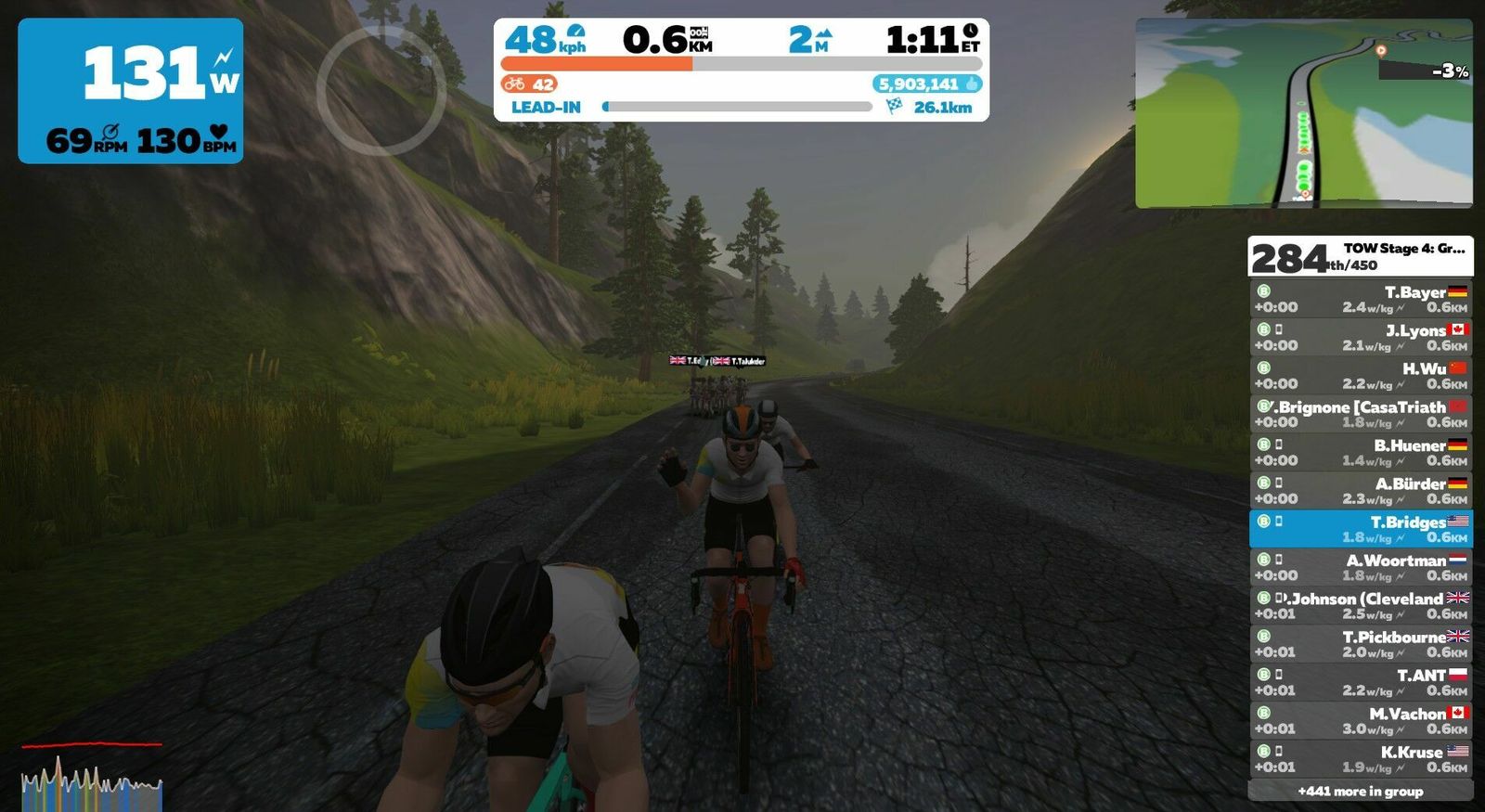Click the minimap route view
This screenshot has height=812, width=1485.
[x=1303, y=112]
